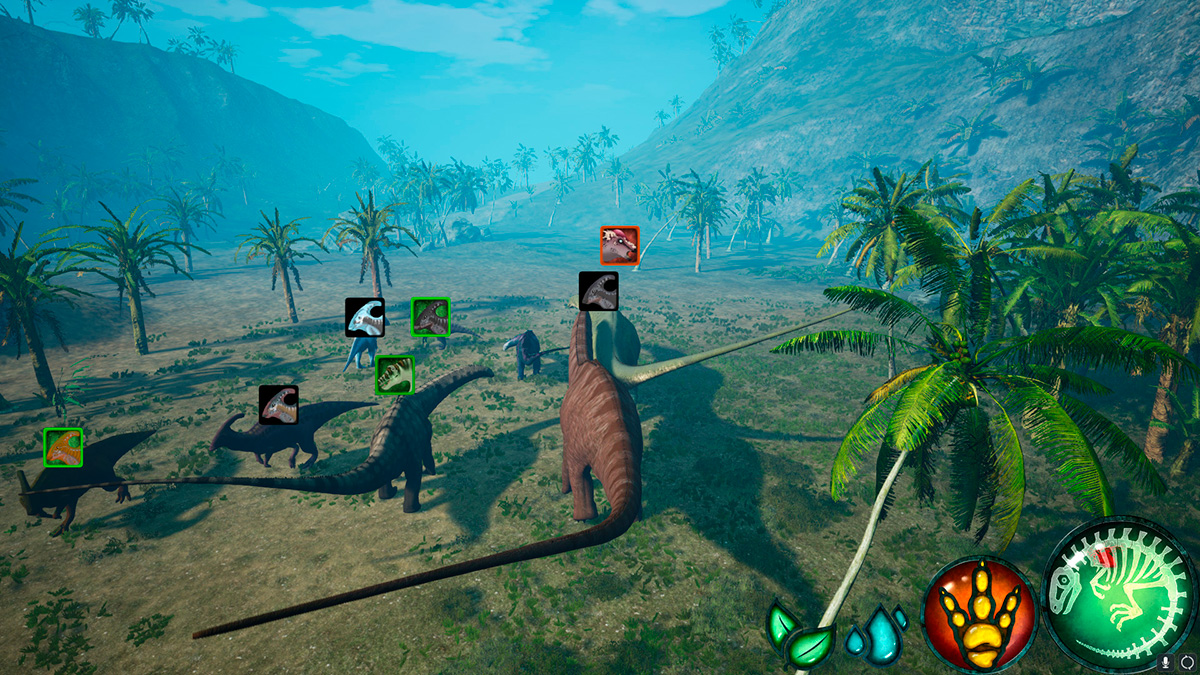
Task: Click the black marker with grey crested dinosaur
Action: (x=598, y=291)
